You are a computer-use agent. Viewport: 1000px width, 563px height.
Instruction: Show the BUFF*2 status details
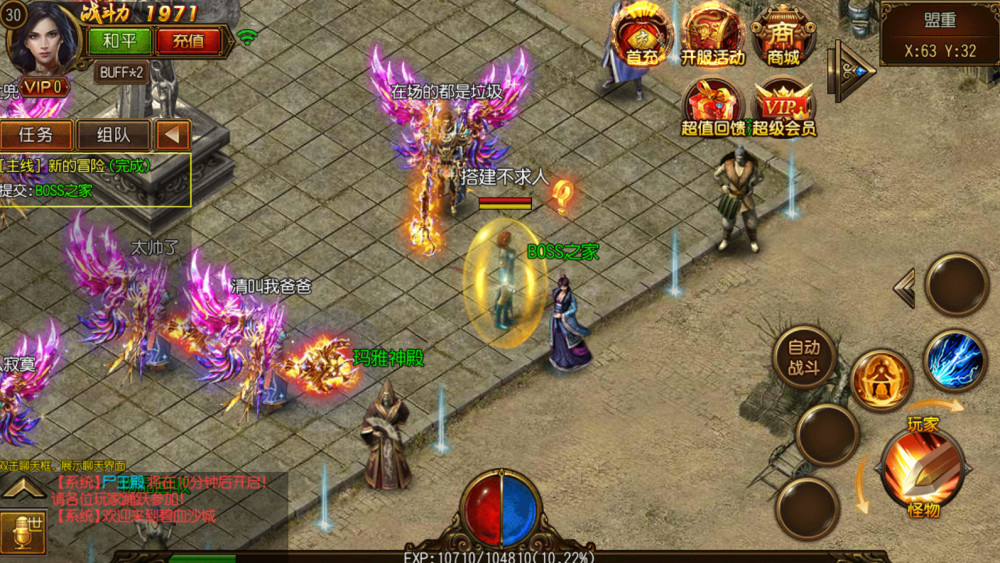point(120,72)
